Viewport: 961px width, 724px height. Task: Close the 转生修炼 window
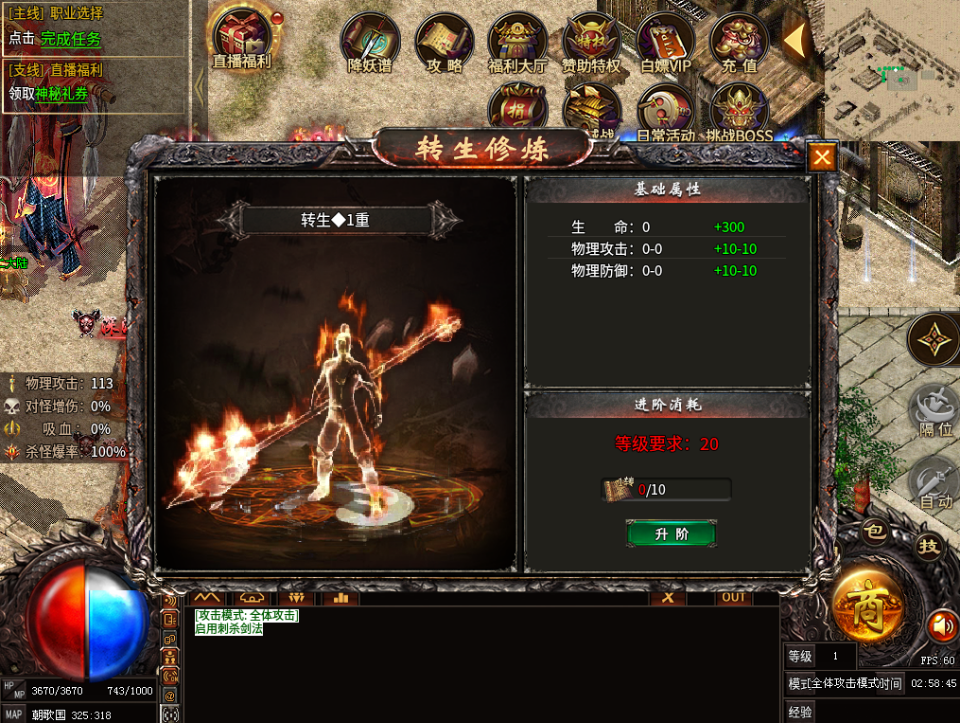point(822,157)
